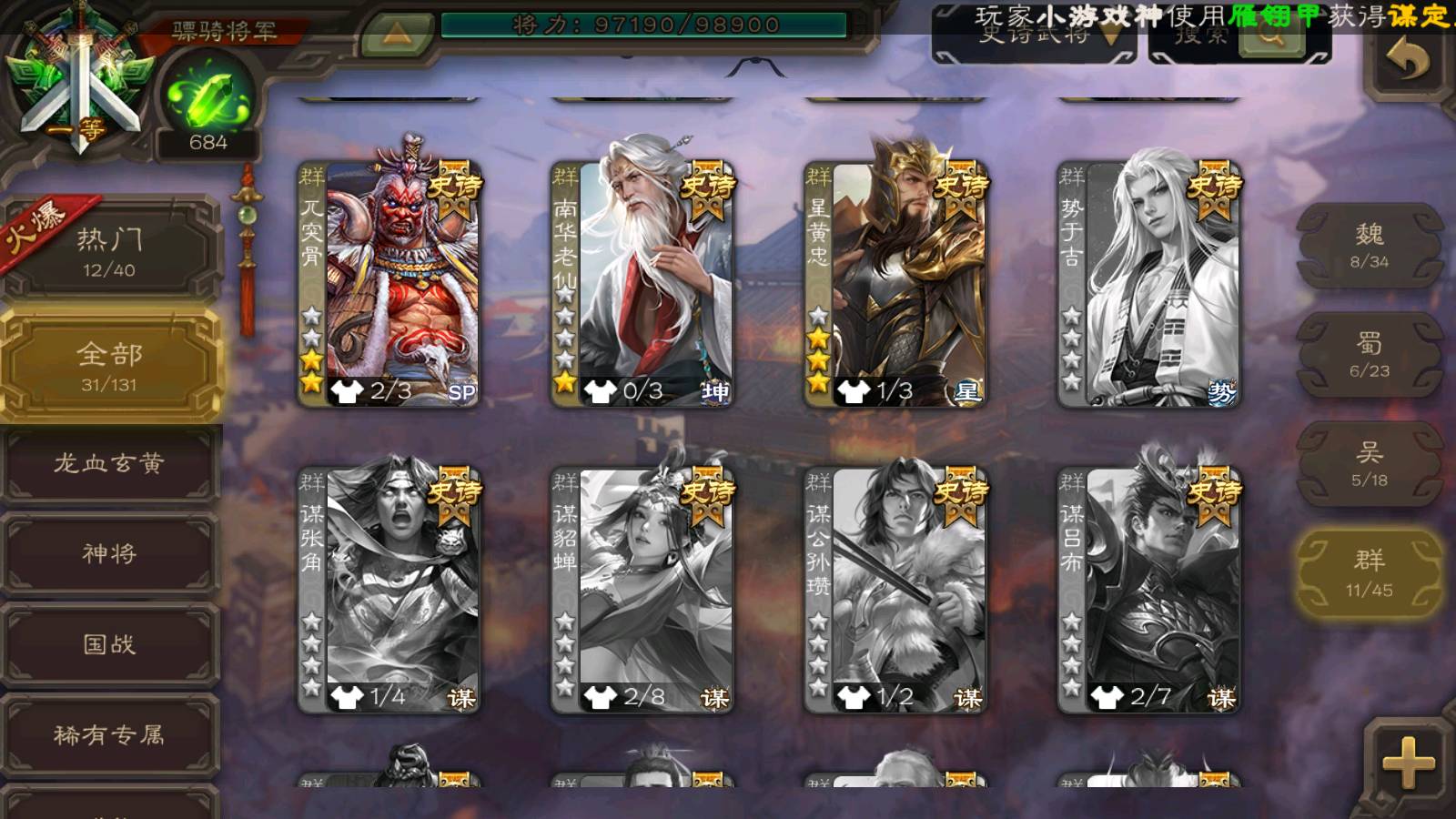The width and height of the screenshot is (1456, 819).
Task: Open the 南华老仙 general card
Action: [x=642, y=282]
